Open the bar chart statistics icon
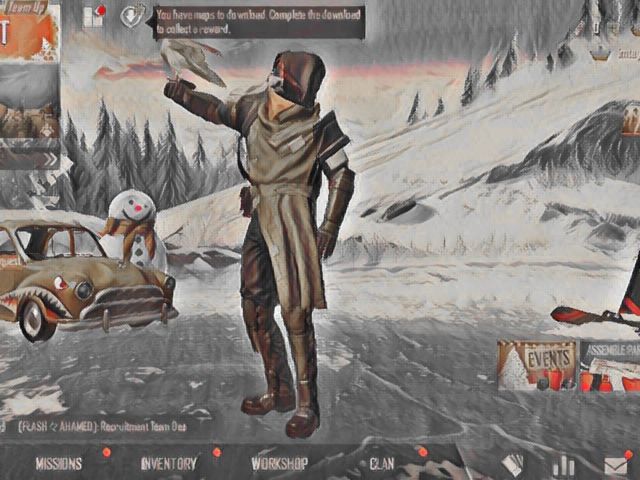This screenshot has height=480, width=640. pyautogui.click(x=565, y=465)
